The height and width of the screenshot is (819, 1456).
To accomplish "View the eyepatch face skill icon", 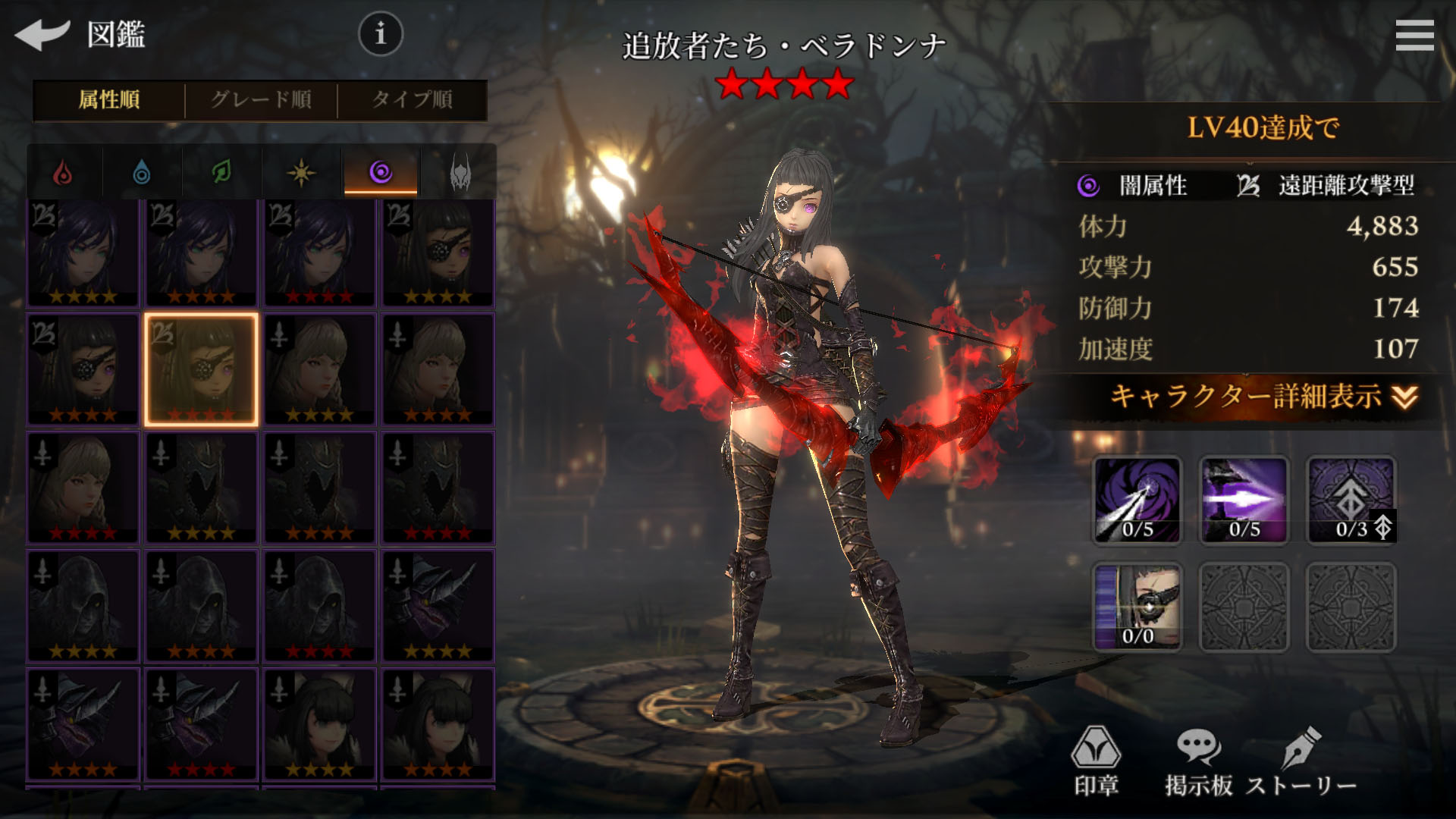I will coord(1137,607).
